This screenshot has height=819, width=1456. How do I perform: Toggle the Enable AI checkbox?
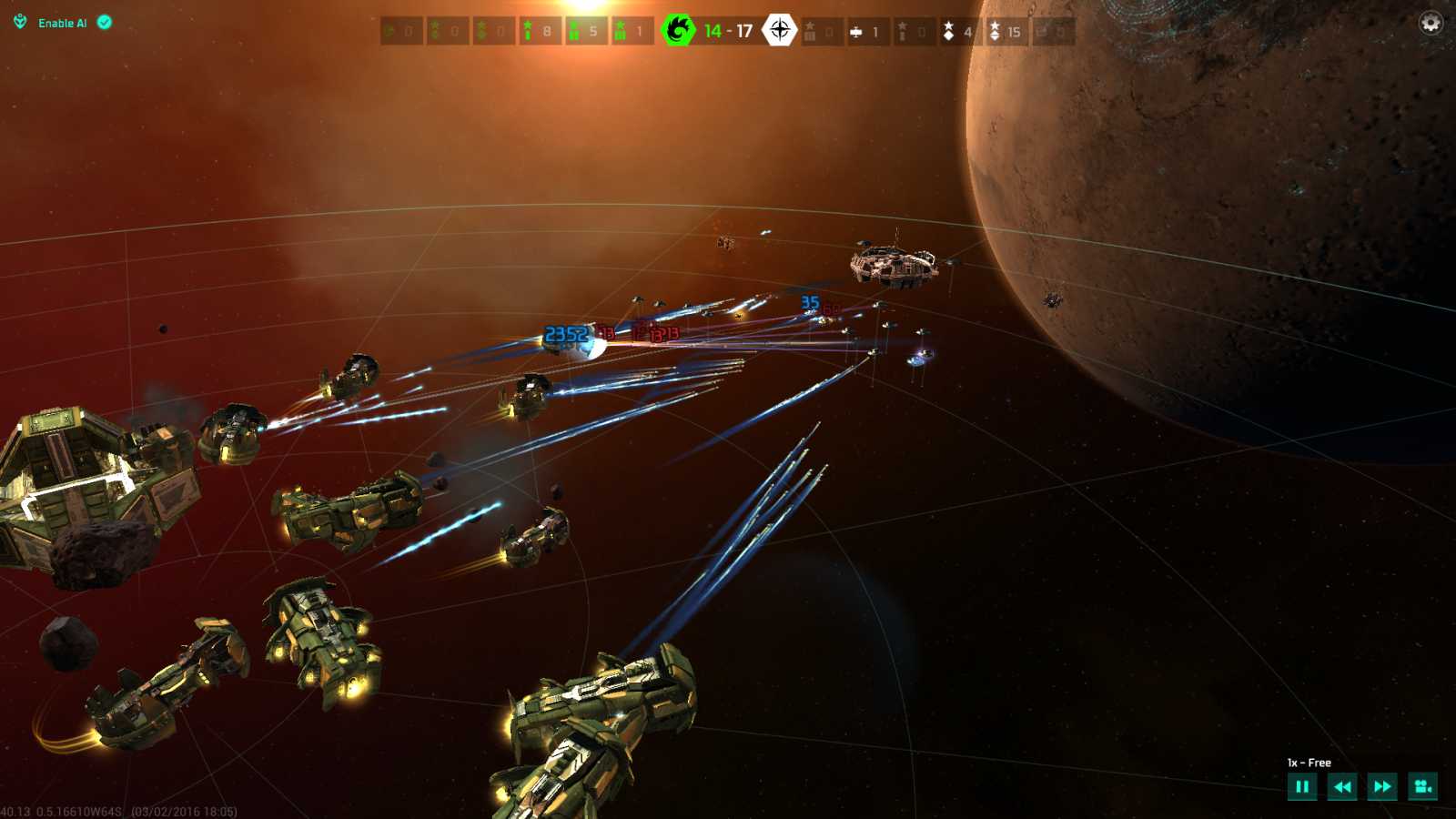105,23
